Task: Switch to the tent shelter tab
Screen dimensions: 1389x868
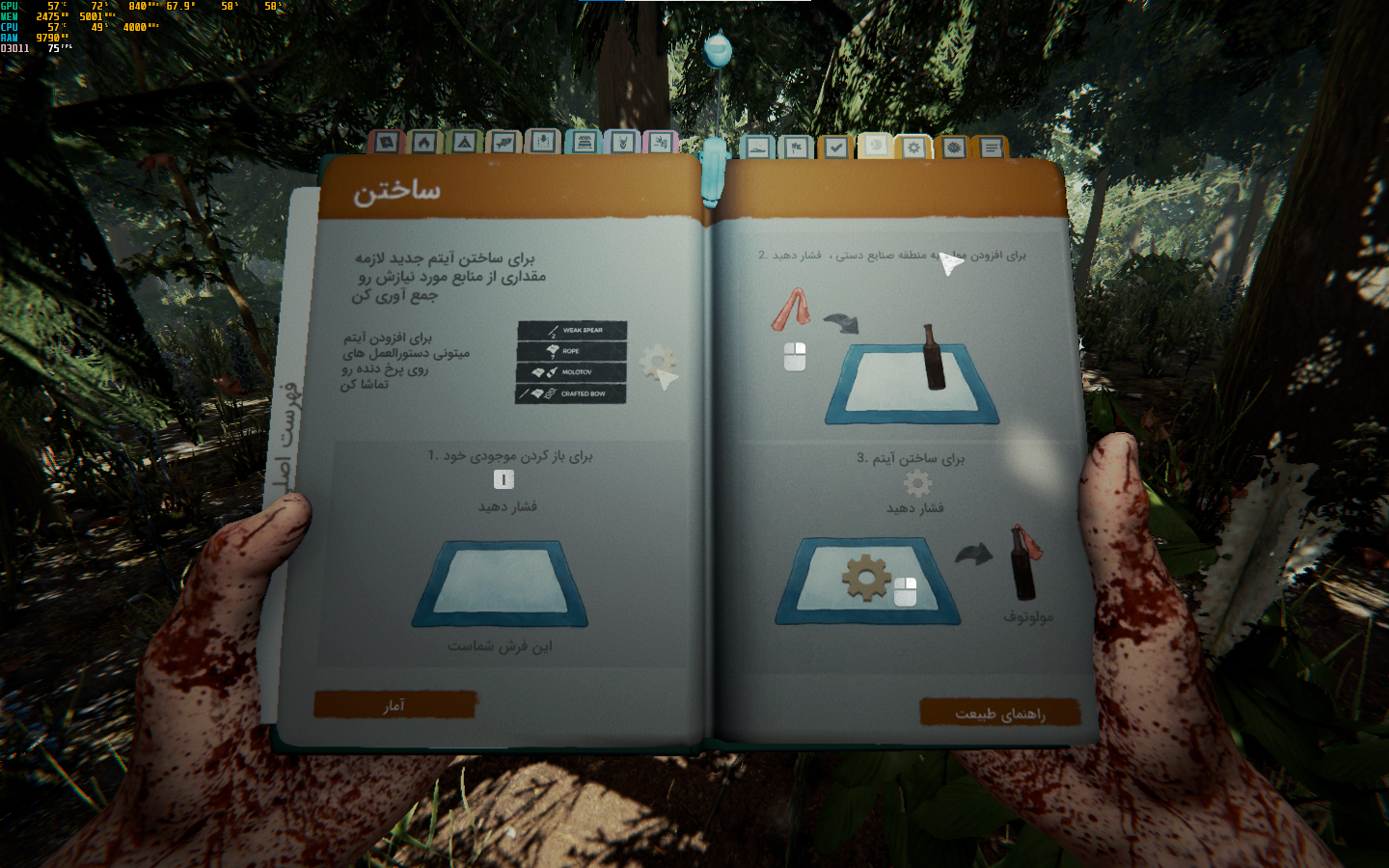Action: coord(464,143)
